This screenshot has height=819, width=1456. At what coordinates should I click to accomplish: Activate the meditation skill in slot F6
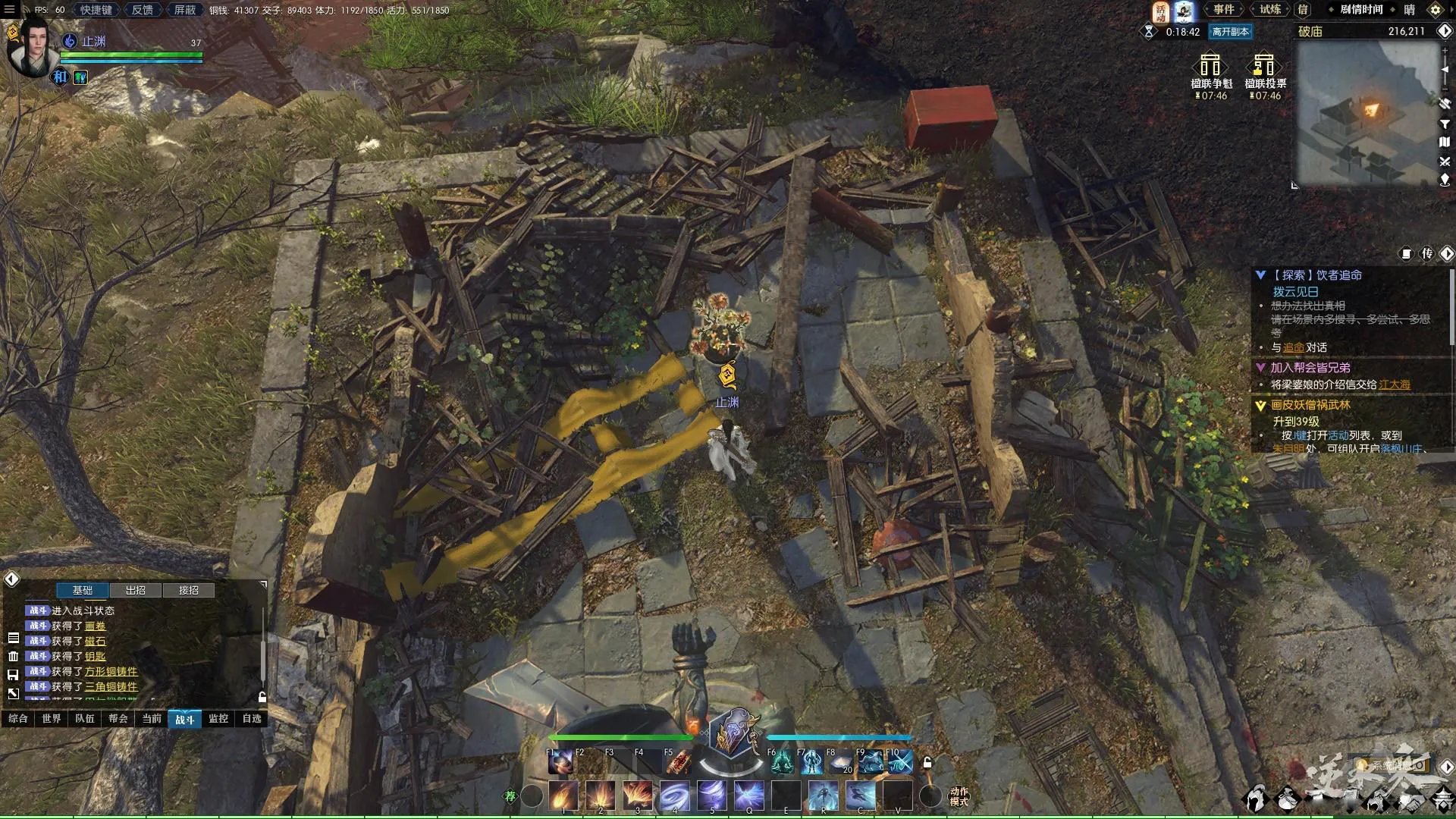pos(781,761)
